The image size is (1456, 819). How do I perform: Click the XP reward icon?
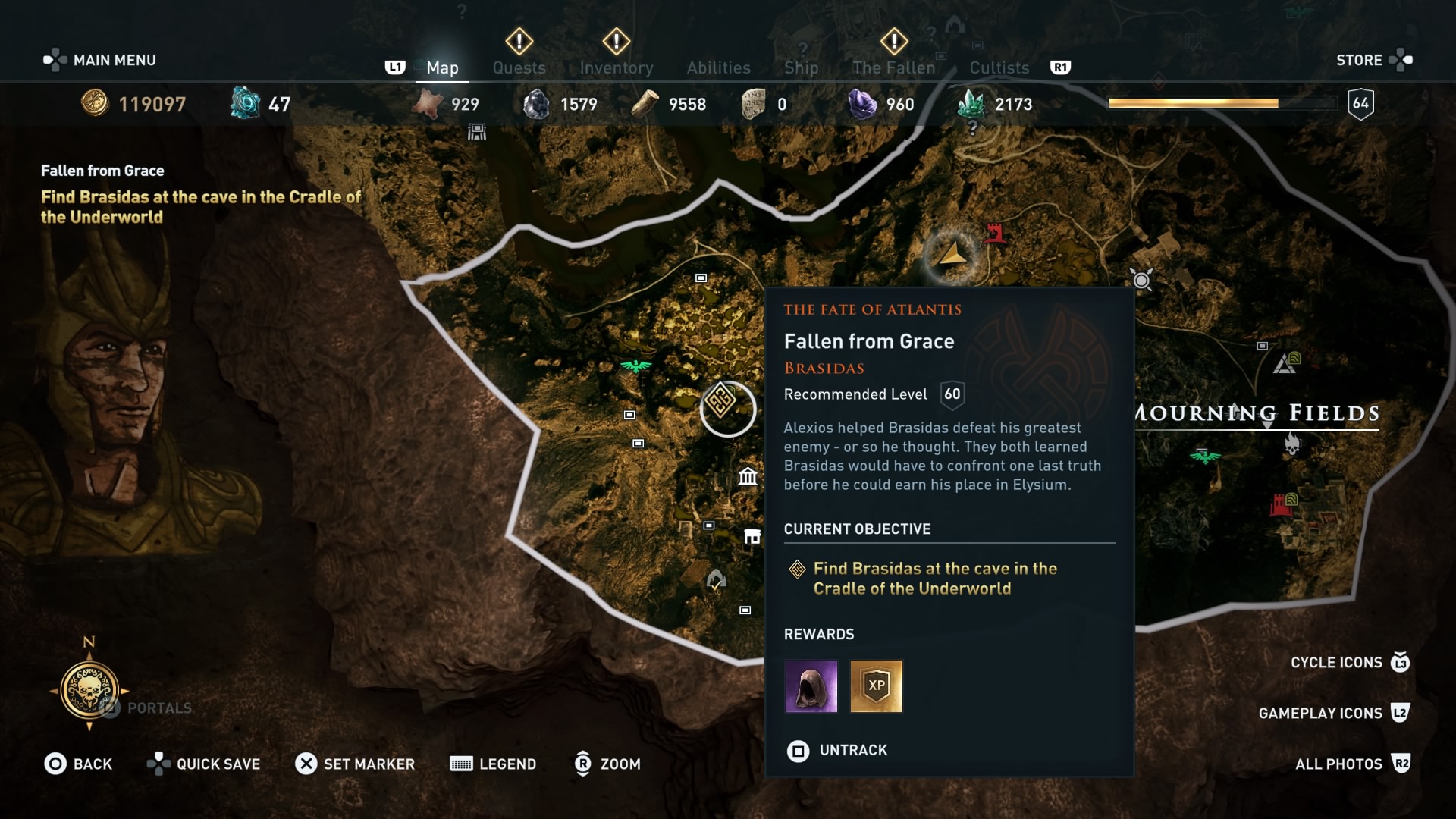(876, 686)
